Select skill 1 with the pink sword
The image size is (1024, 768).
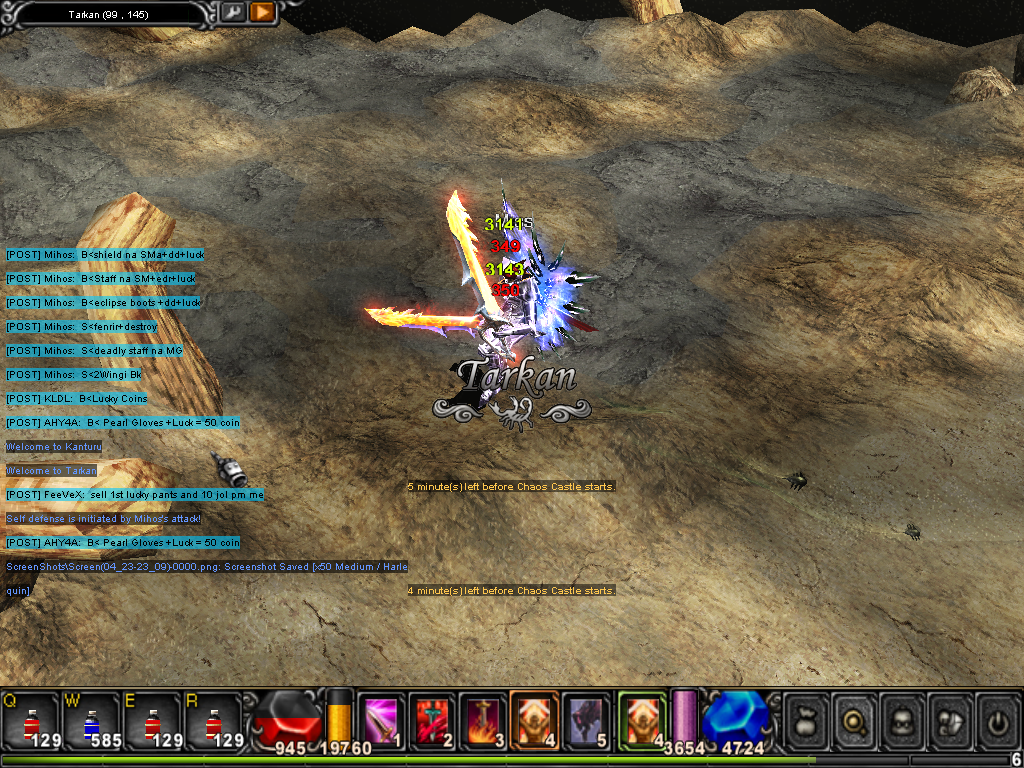click(x=381, y=721)
